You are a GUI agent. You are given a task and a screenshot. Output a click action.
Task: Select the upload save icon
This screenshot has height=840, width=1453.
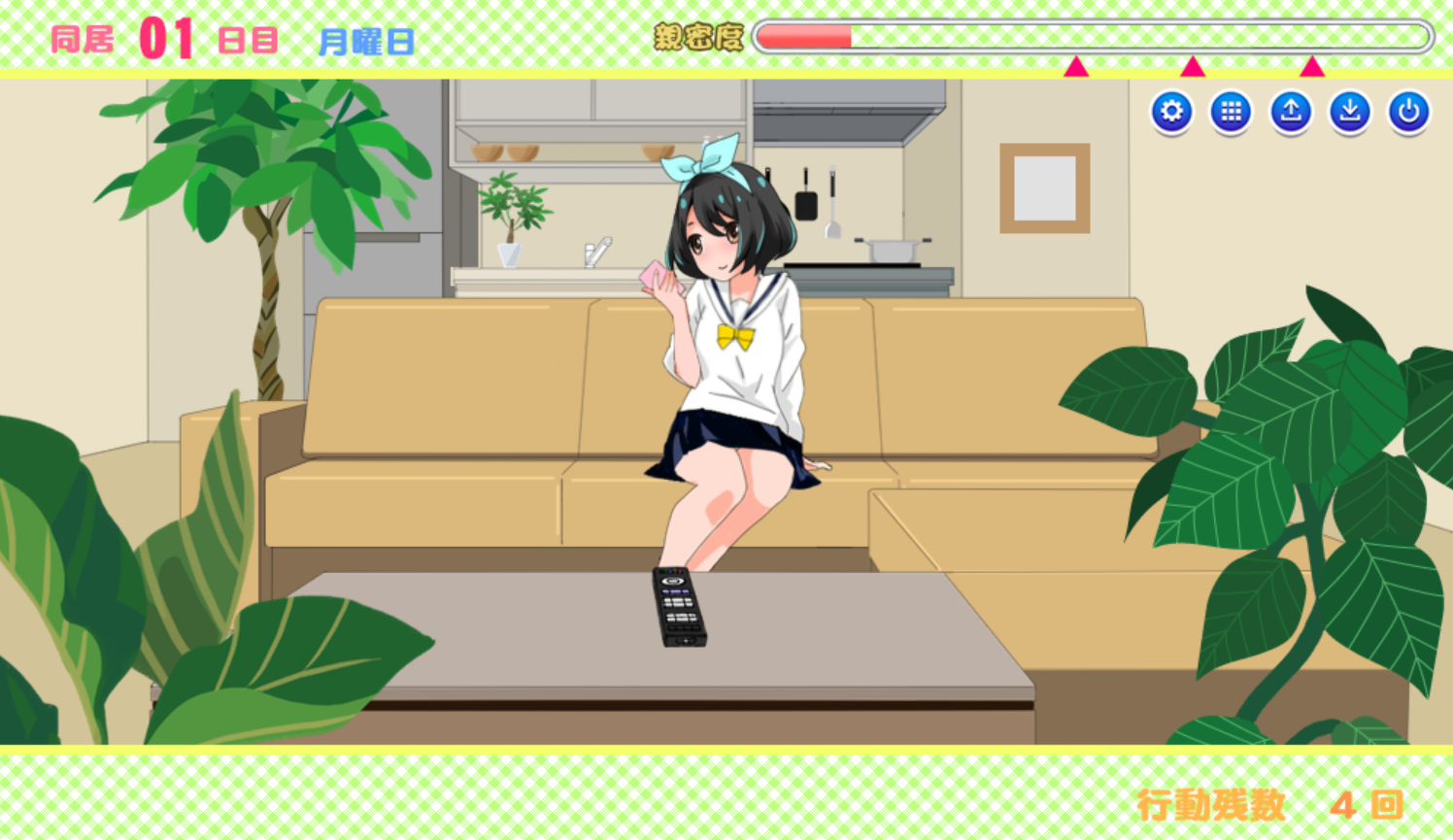coord(1289,111)
